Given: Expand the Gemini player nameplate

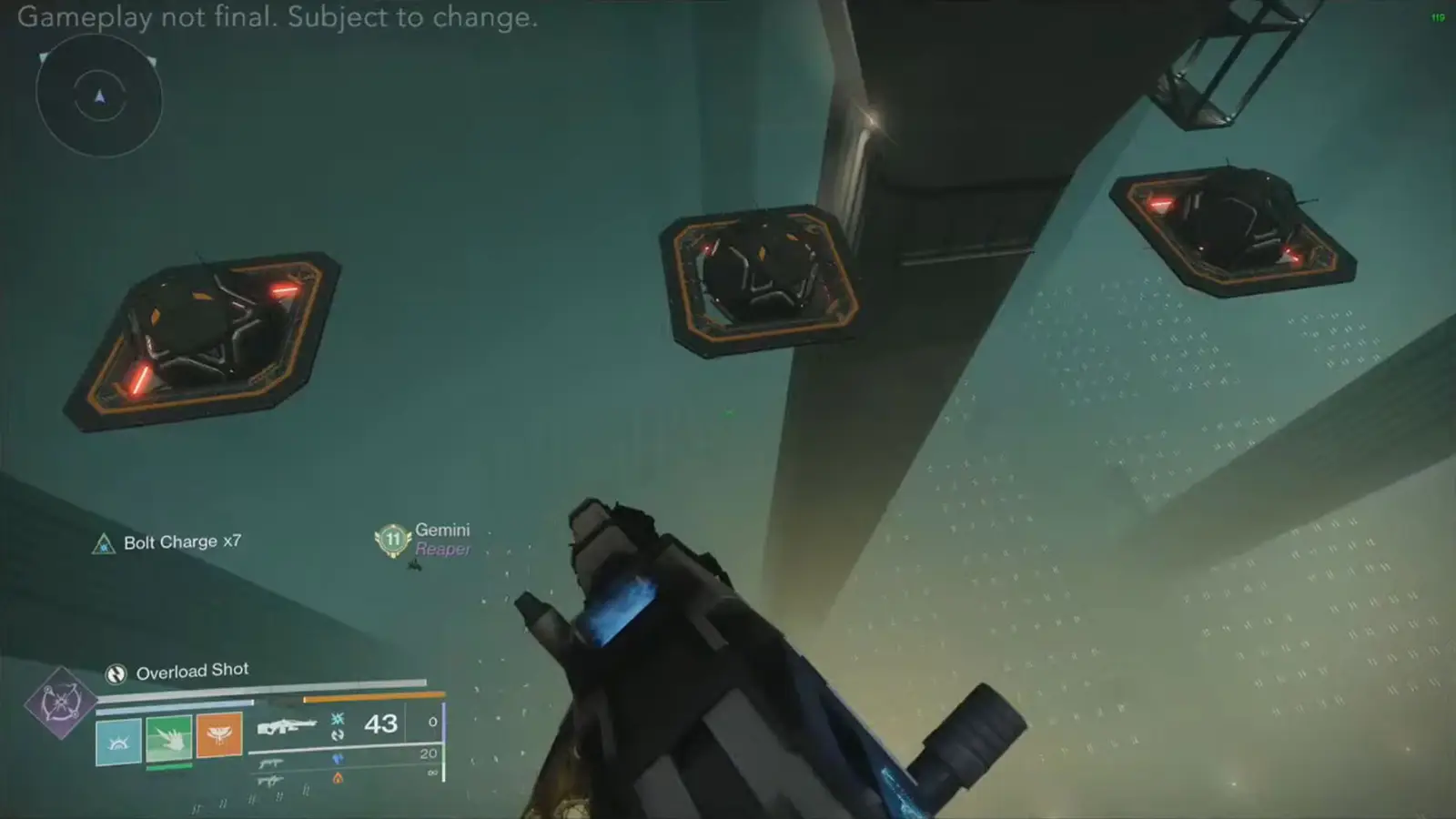Looking at the screenshot, I should click(x=443, y=530).
